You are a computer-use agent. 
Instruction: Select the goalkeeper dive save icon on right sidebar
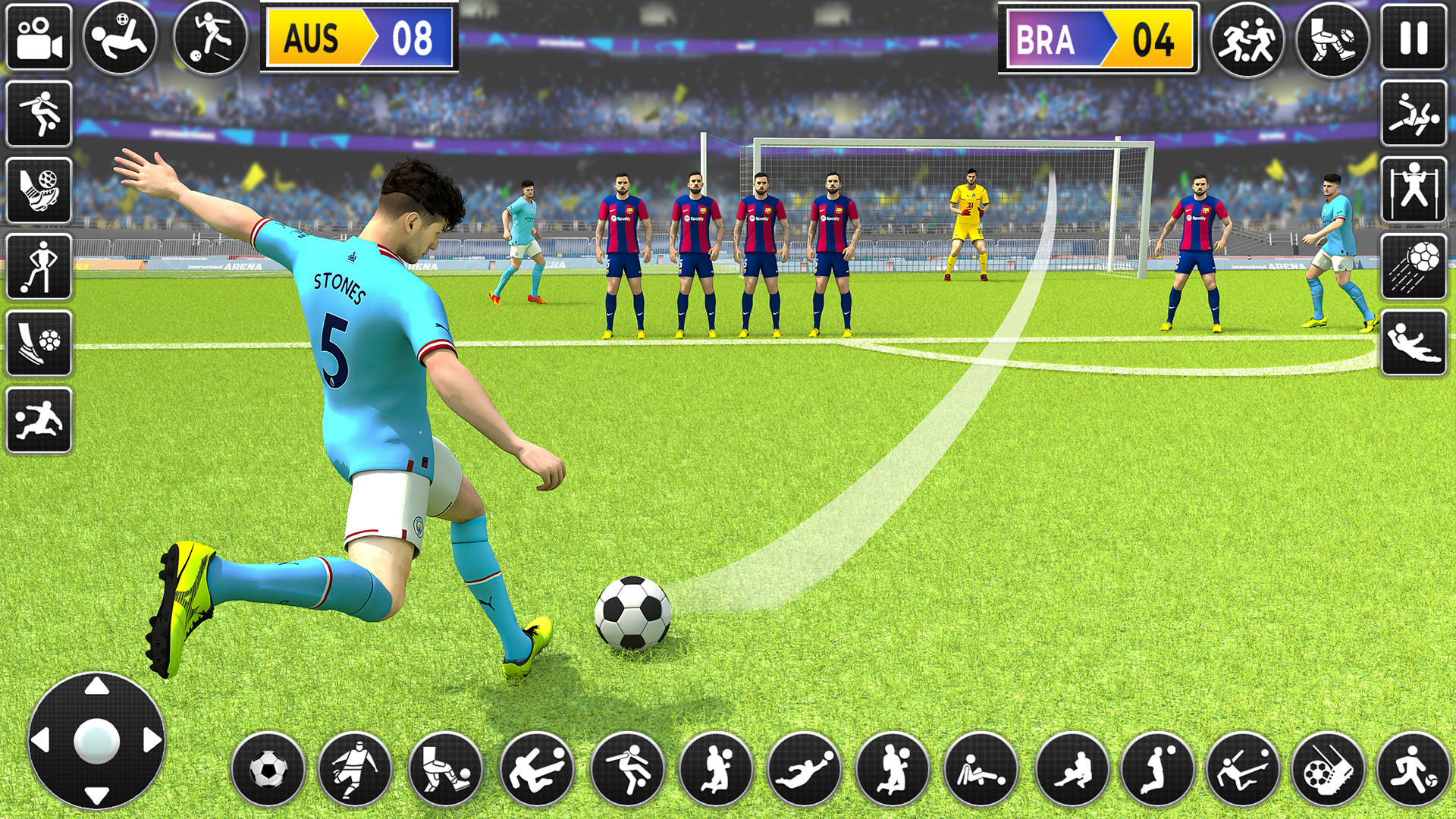[1415, 343]
